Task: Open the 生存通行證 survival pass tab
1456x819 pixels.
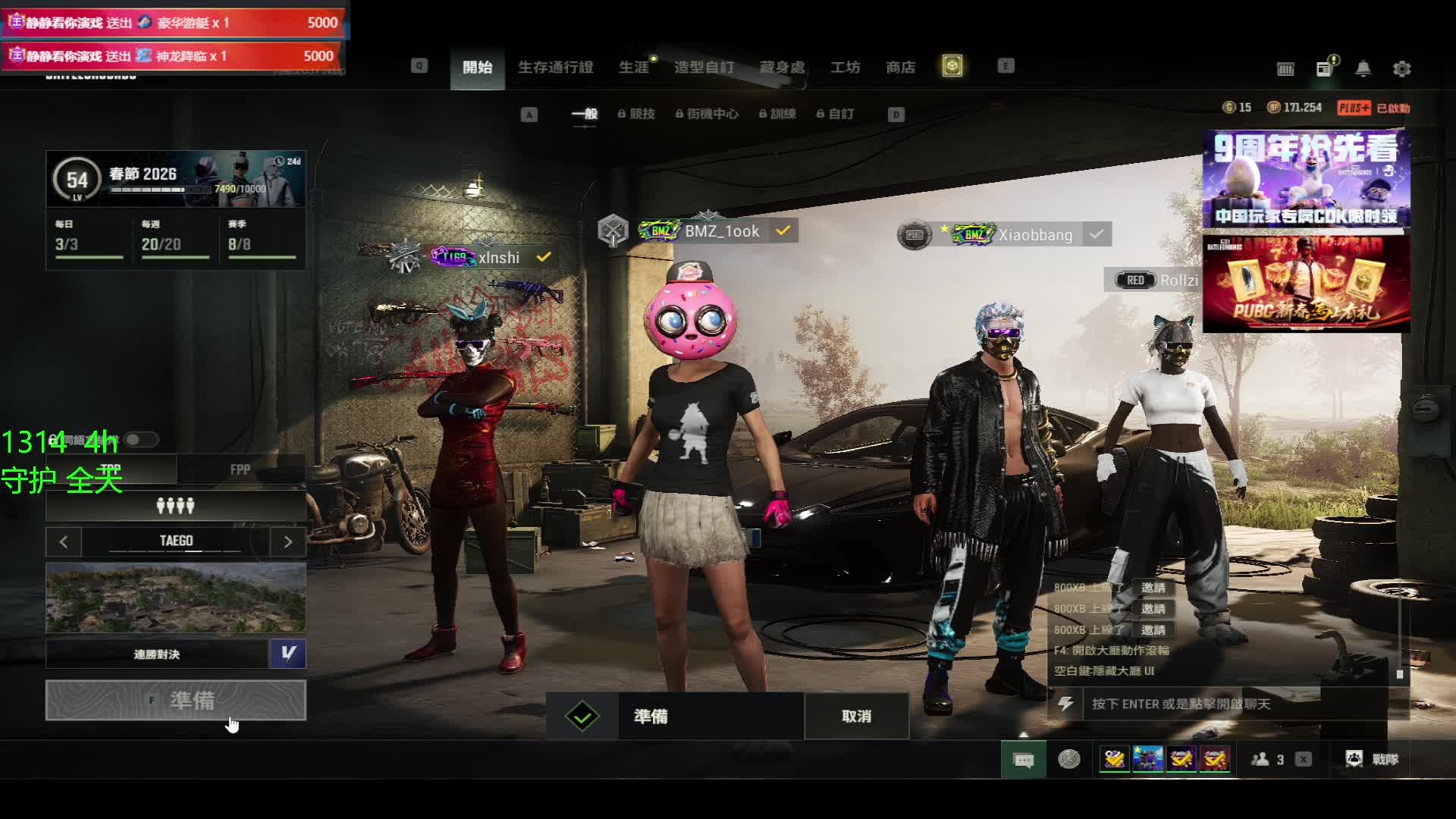Action: (555, 67)
